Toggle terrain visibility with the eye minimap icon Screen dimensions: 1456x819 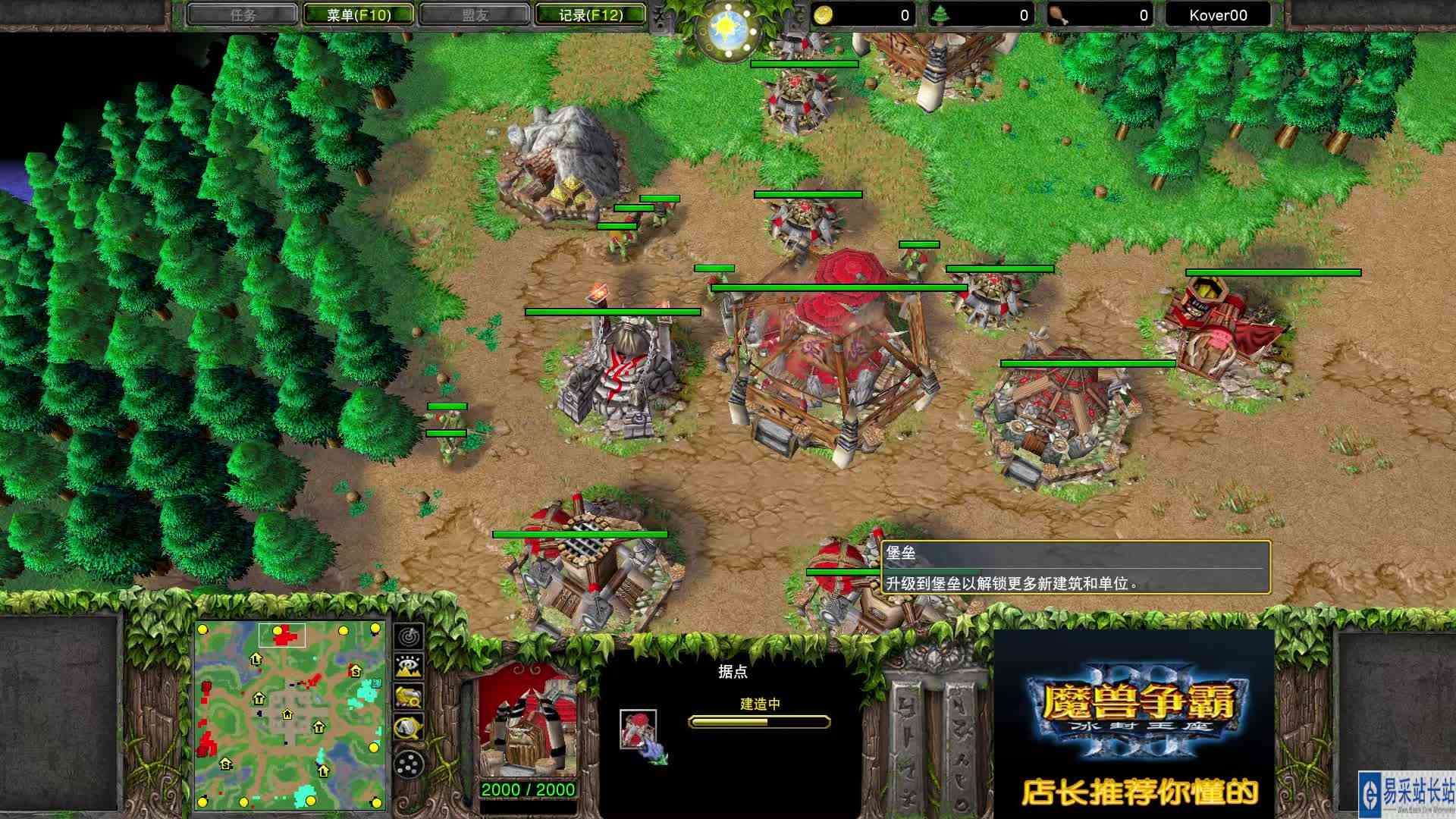409,666
